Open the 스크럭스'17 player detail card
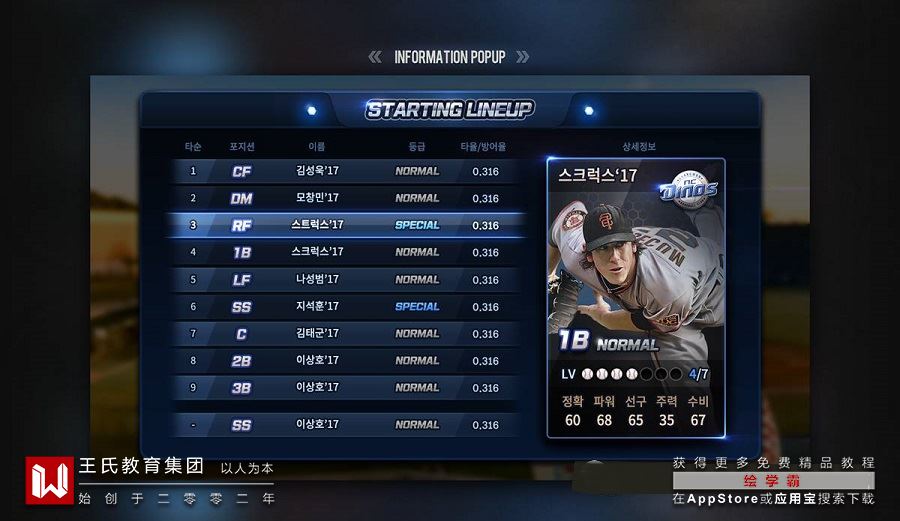 coord(636,297)
